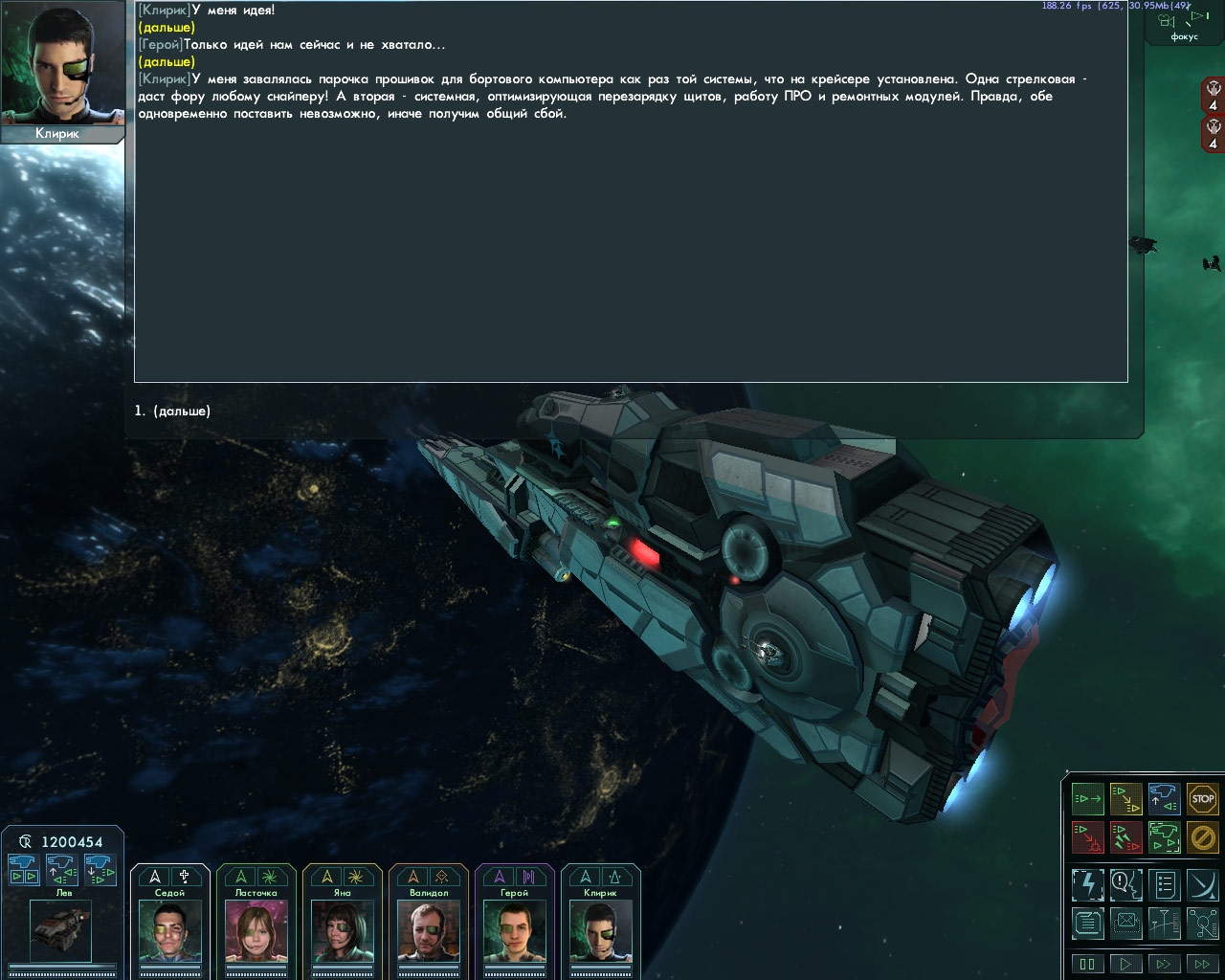Open the talking head dialogue log
The height and width of the screenshot is (980, 1225).
(x=1126, y=885)
